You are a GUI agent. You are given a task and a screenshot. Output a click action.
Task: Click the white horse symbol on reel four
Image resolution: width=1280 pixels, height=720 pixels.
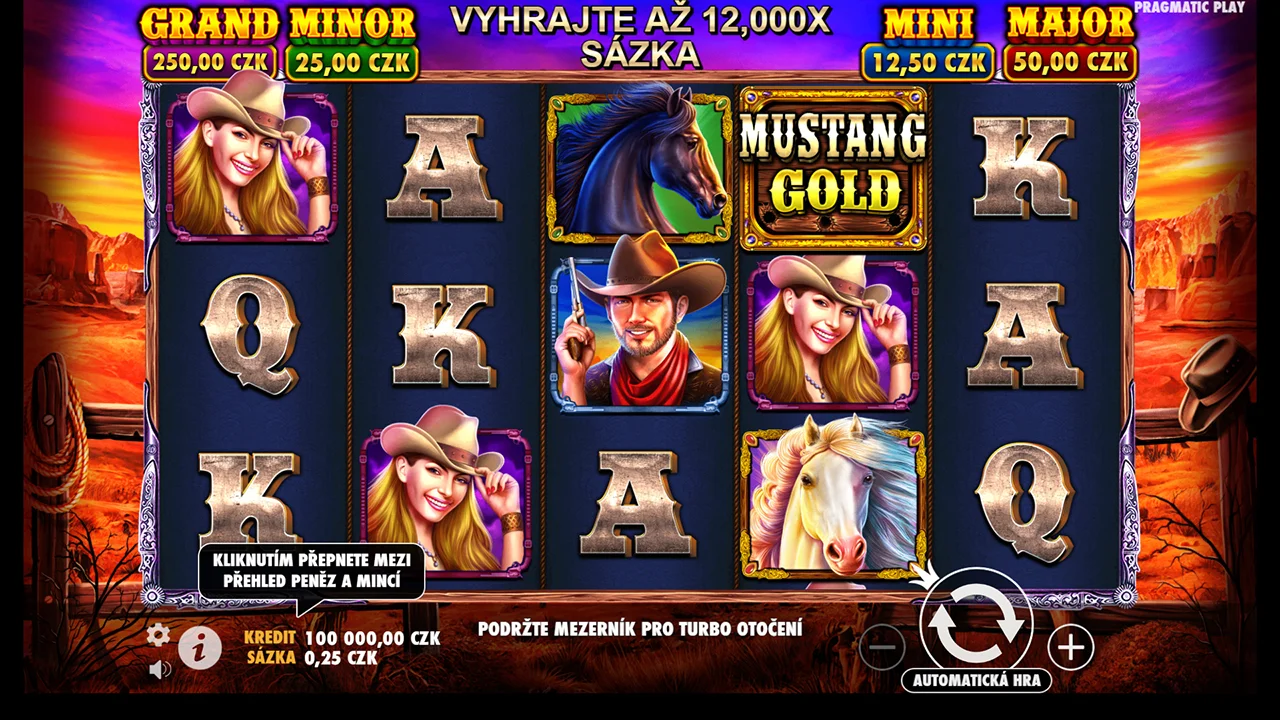[833, 498]
